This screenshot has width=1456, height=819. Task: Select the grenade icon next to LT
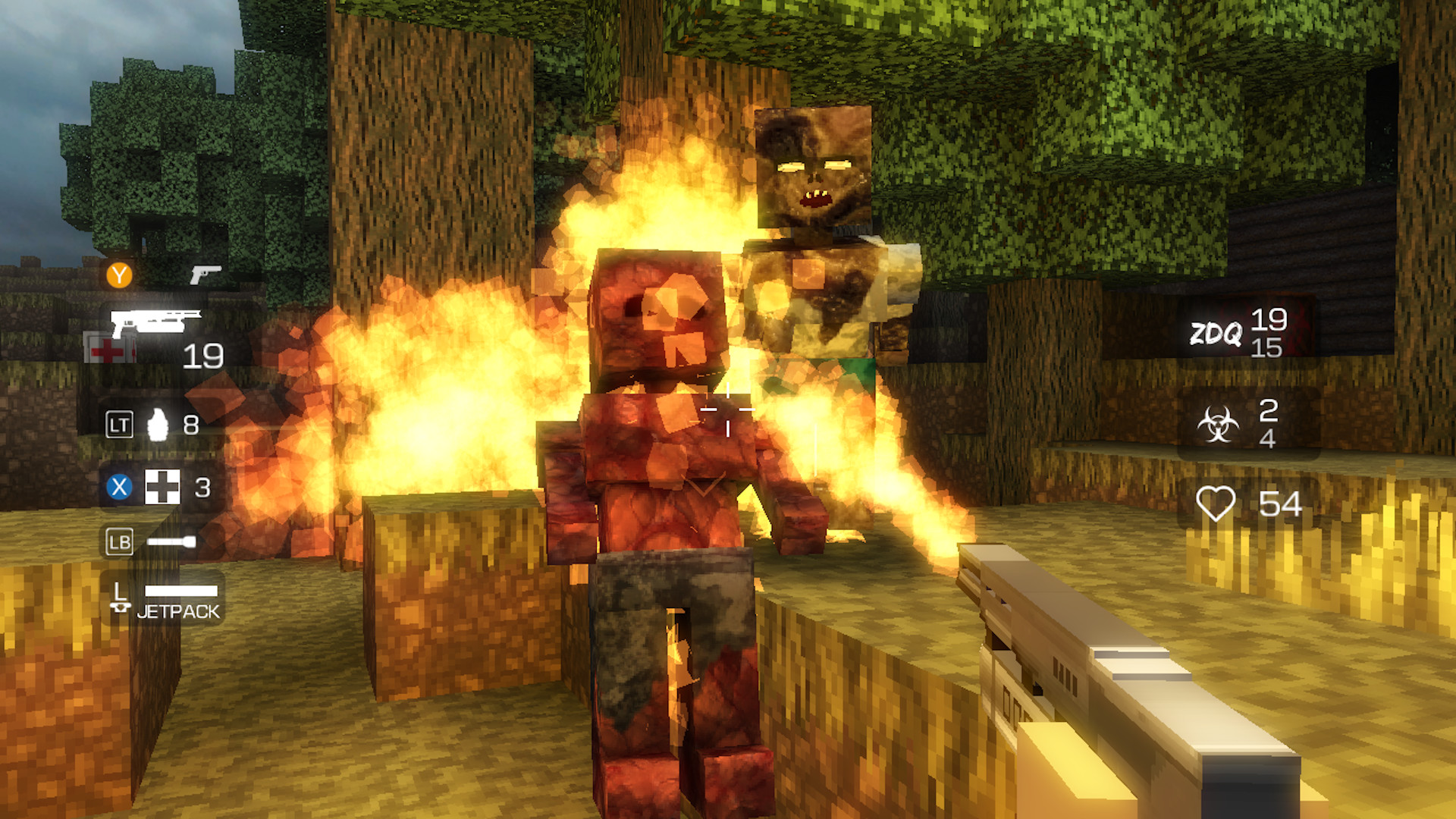[x=158, y=423]
